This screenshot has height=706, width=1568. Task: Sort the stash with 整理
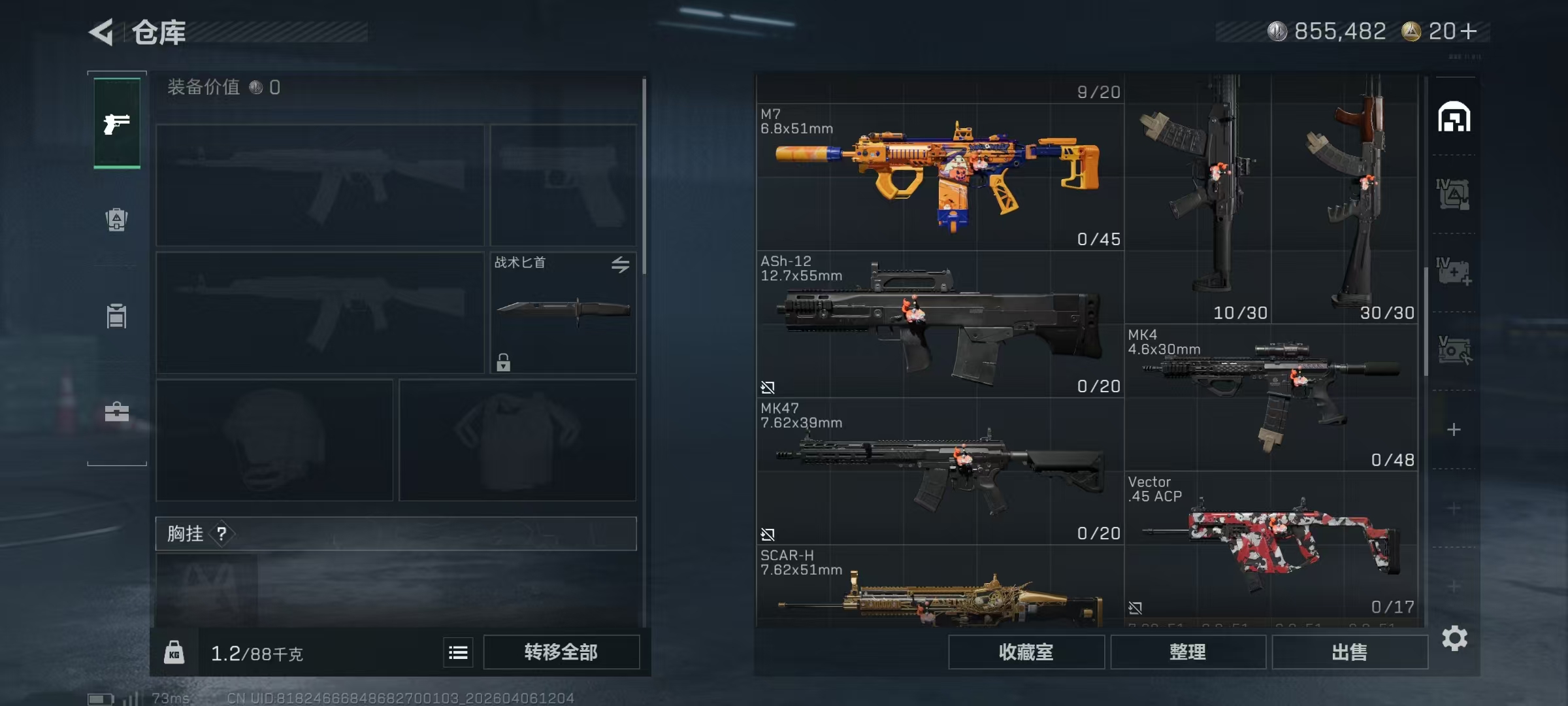(1187, 652)
